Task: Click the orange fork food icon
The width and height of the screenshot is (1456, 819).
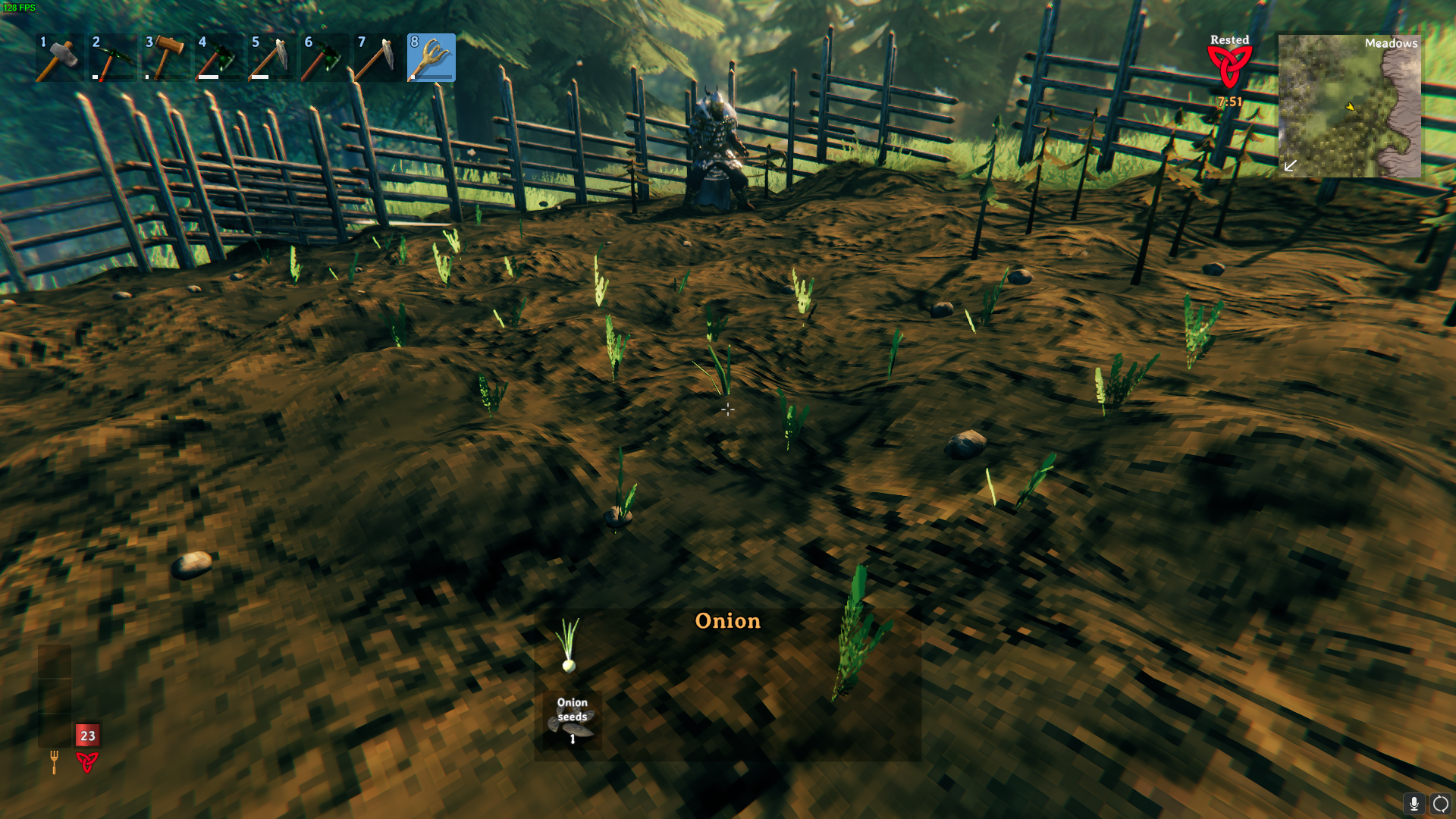Action: click(x=54, y=761)
